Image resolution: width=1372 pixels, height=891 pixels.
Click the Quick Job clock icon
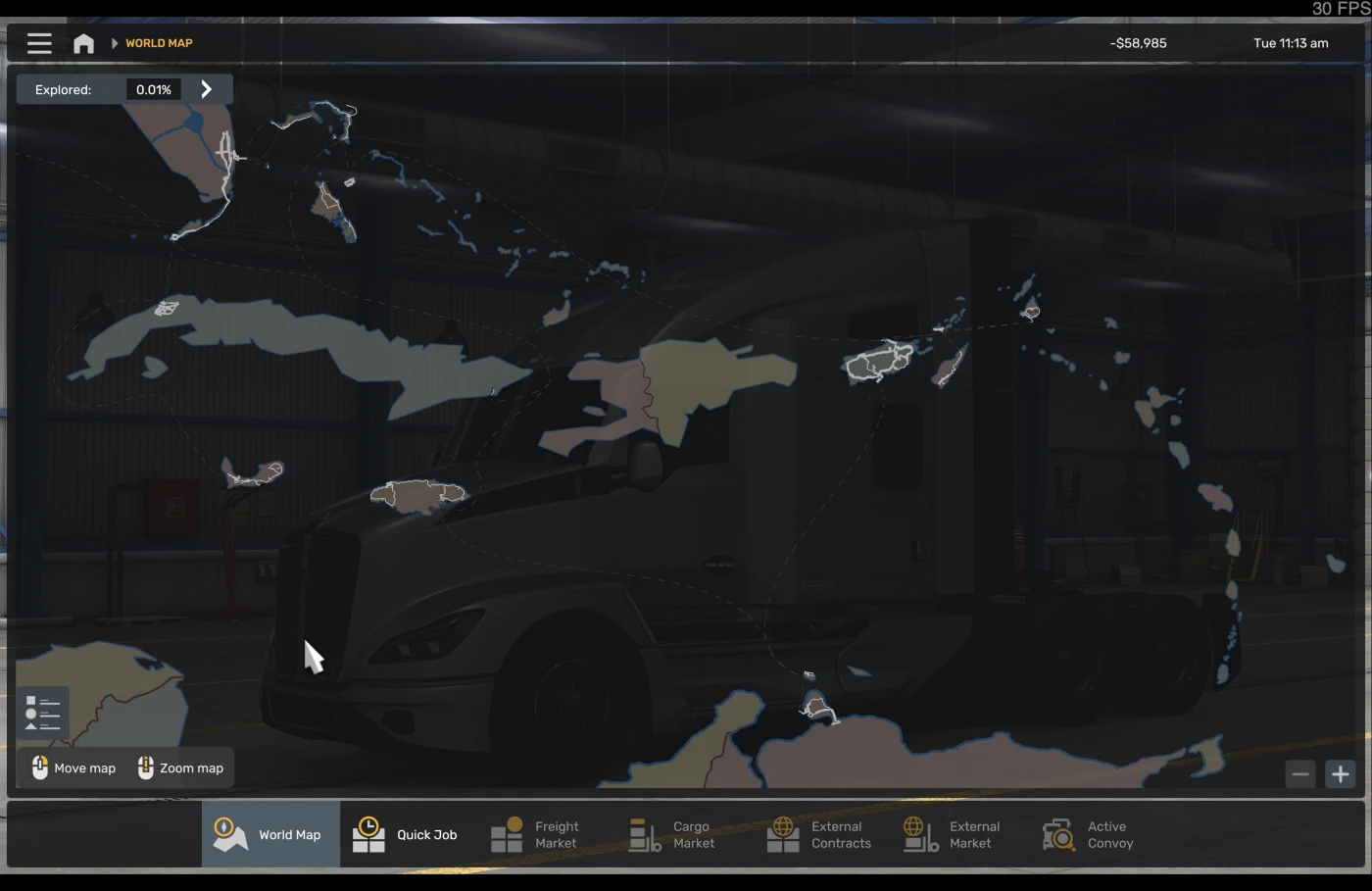coord(367,833)
